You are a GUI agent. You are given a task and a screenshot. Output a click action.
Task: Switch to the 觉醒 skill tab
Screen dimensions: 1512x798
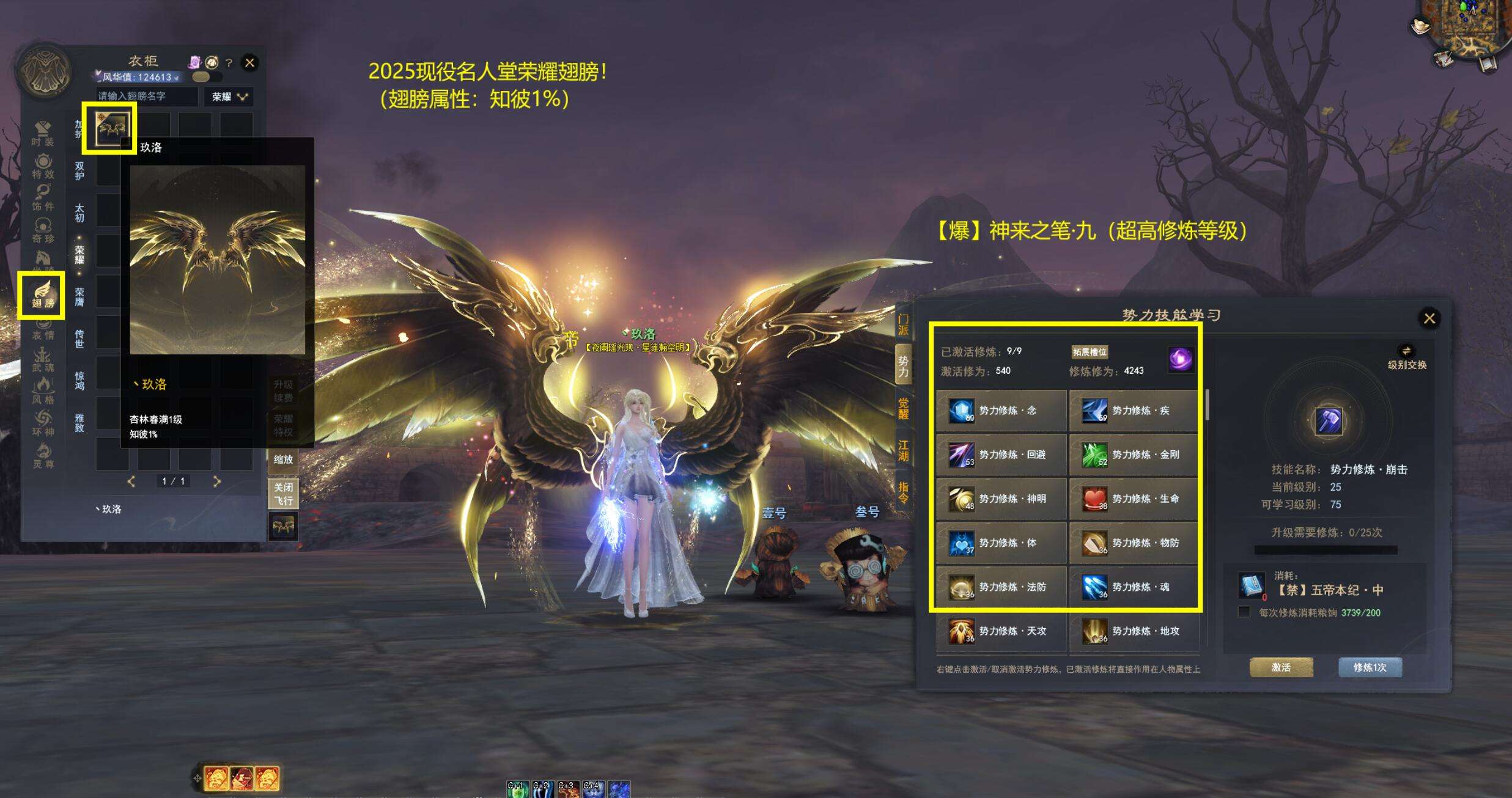click(x=903, y=408)
